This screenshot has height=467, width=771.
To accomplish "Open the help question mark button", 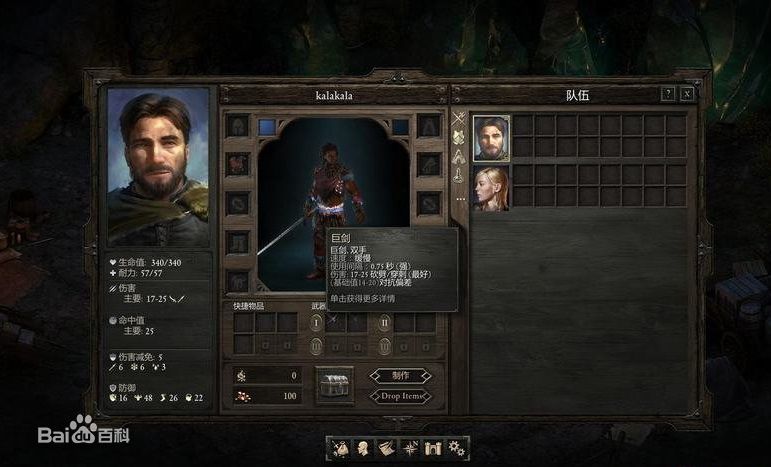I will [x=668, y=94].
